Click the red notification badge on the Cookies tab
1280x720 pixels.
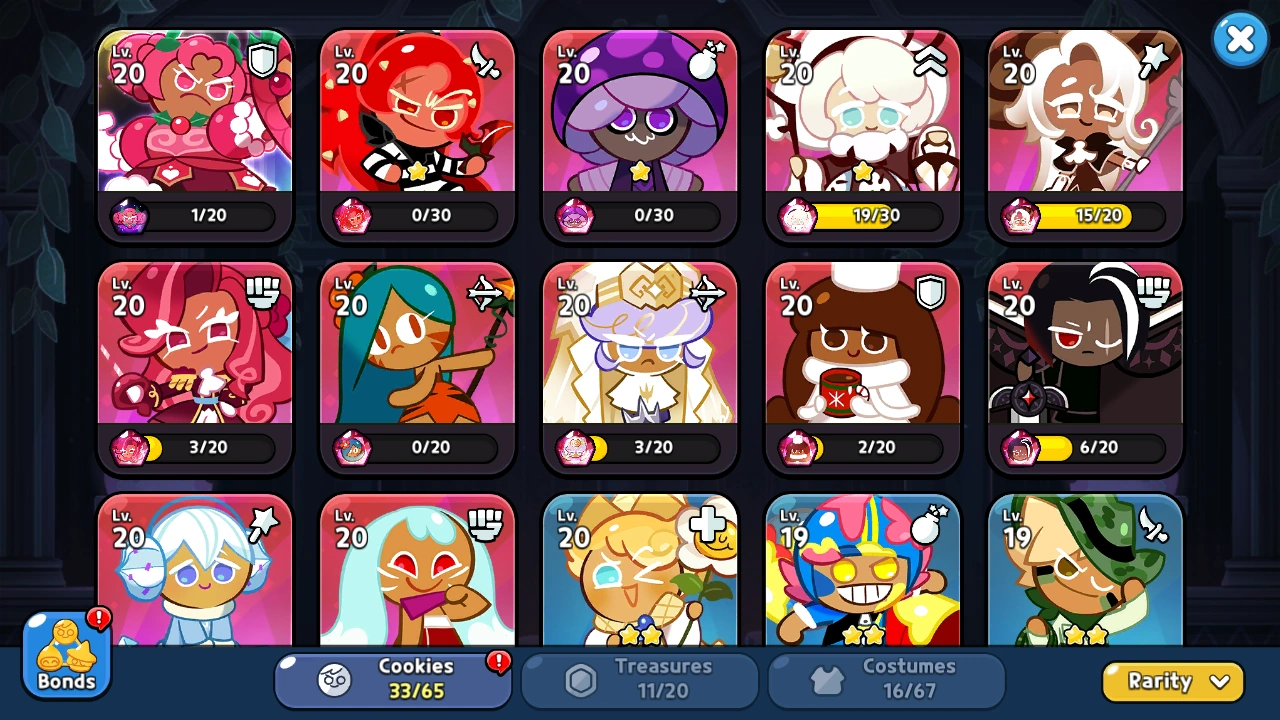pos(499,662)
